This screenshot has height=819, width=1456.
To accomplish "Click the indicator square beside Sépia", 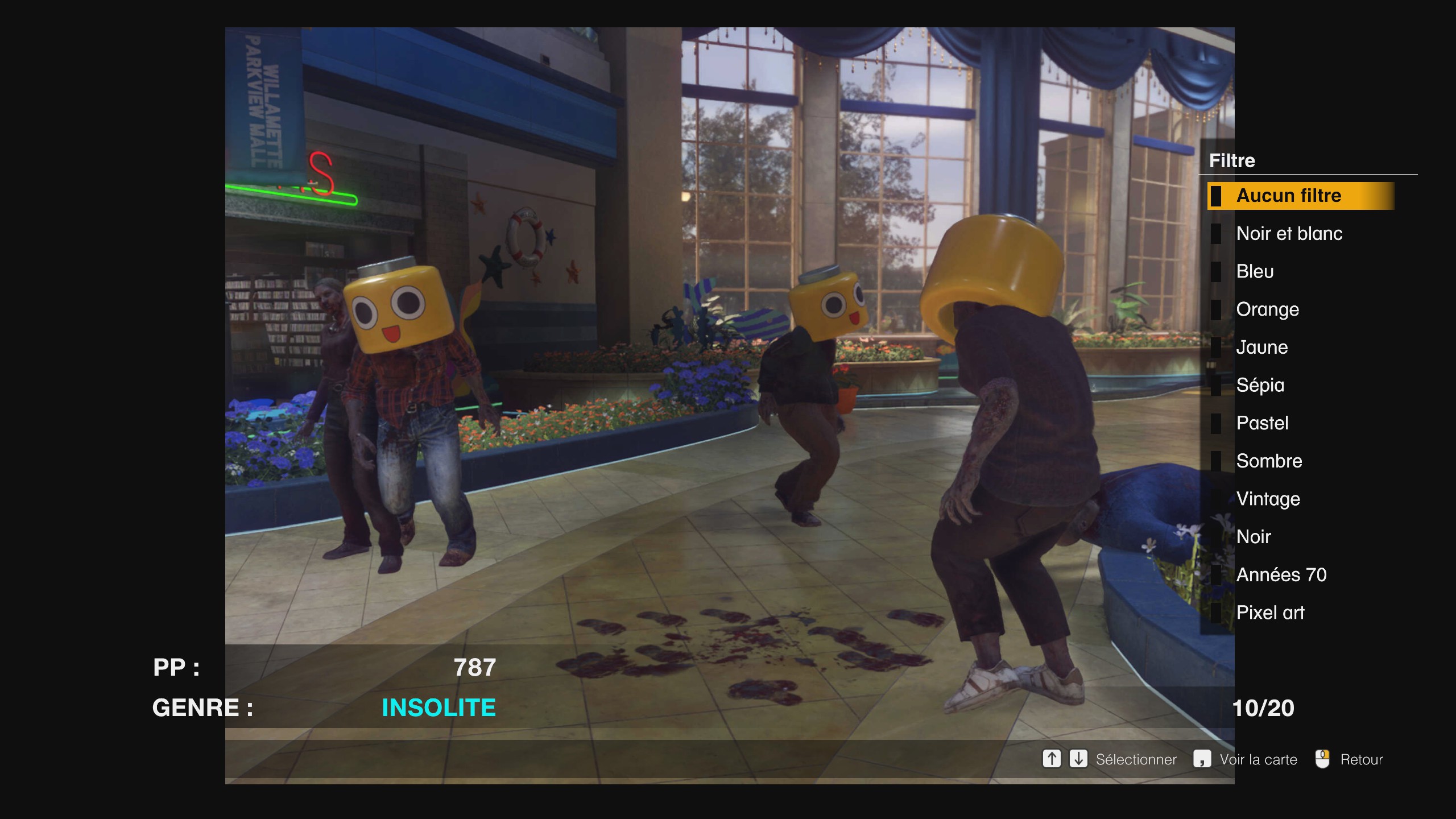I will (x=1218, y=385).
